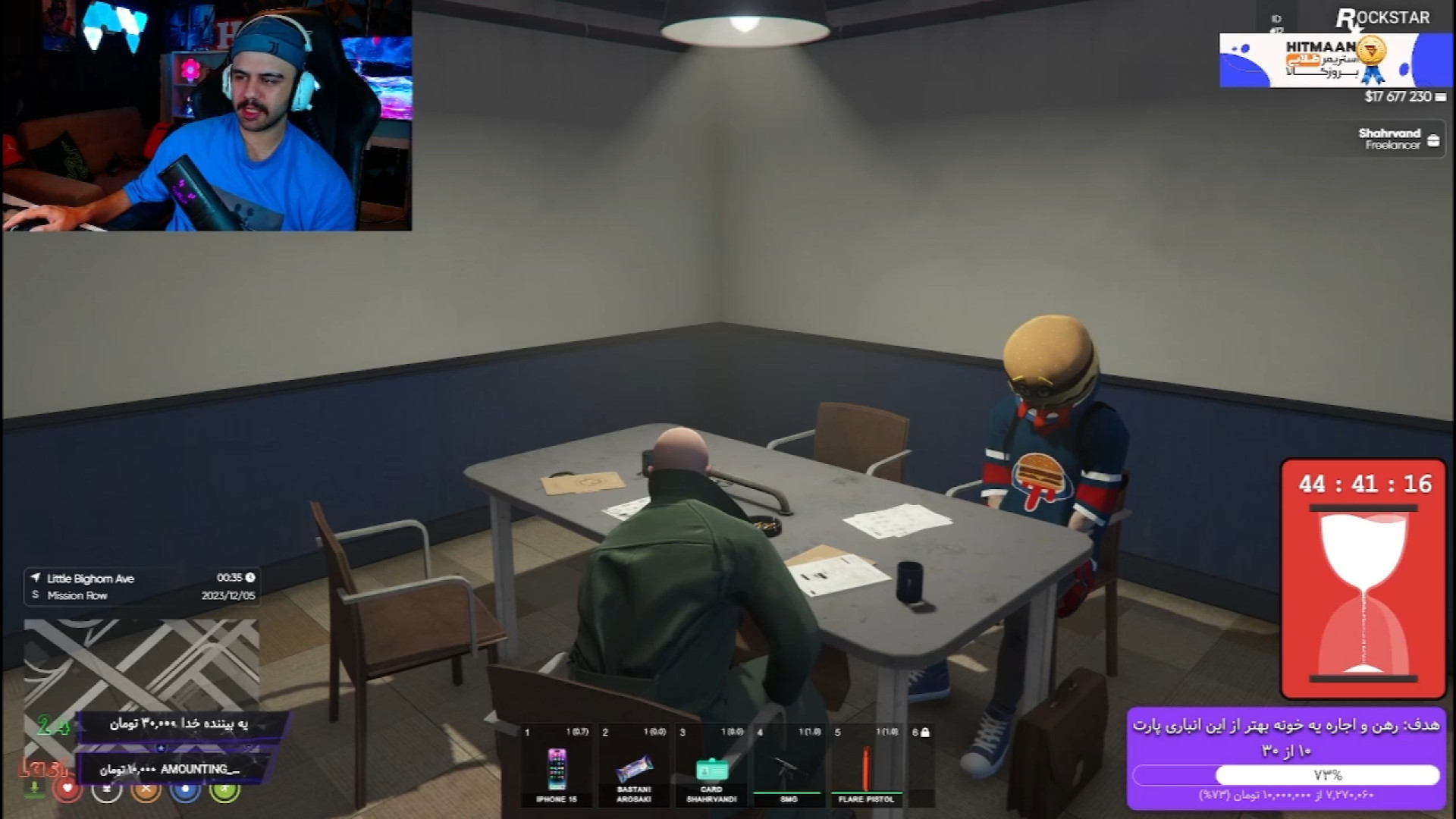Select the iPhone 15 hotbar slot

557,767
